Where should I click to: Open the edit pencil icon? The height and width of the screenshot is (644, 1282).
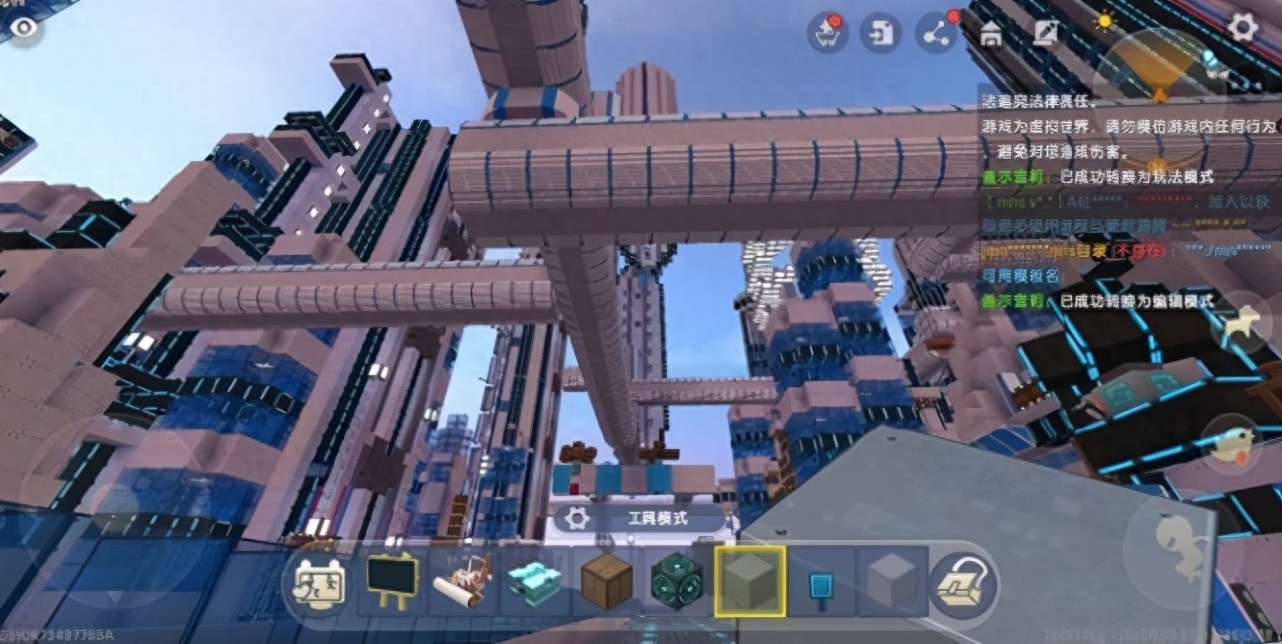click(1046, 33)
